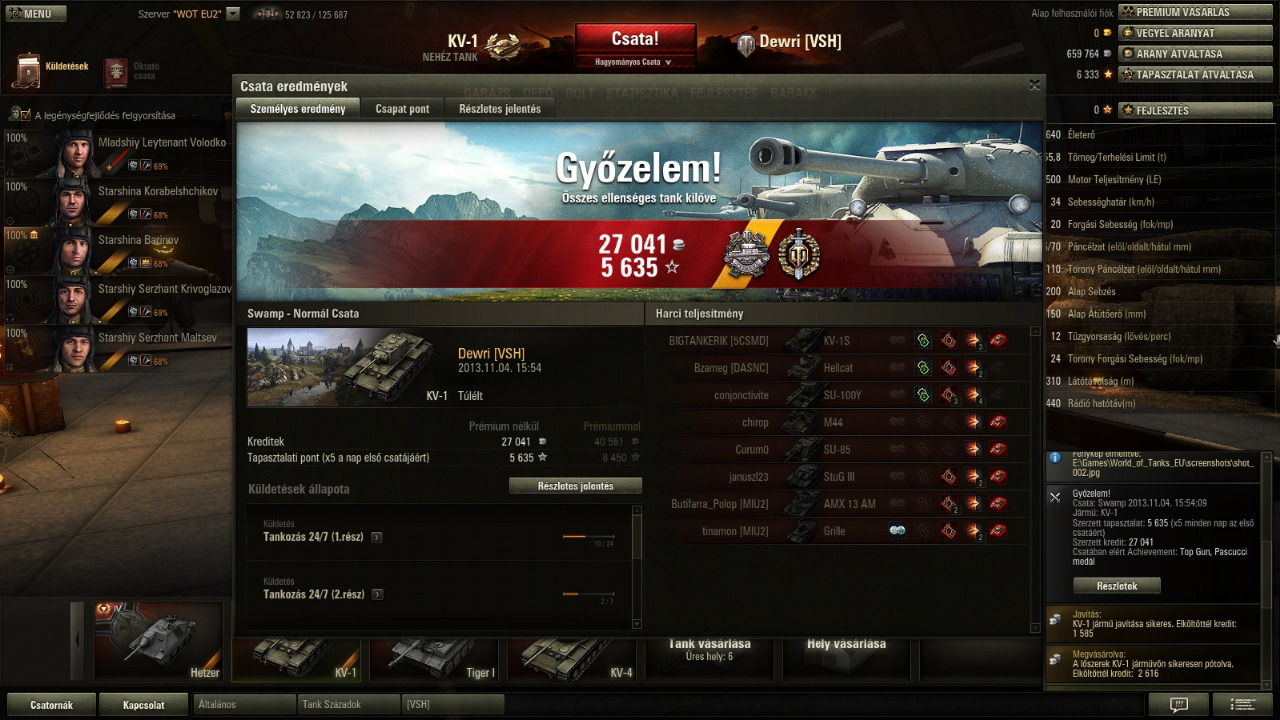
Task: Switch to the Részletes jelentés tab
Action: [500, 109]
